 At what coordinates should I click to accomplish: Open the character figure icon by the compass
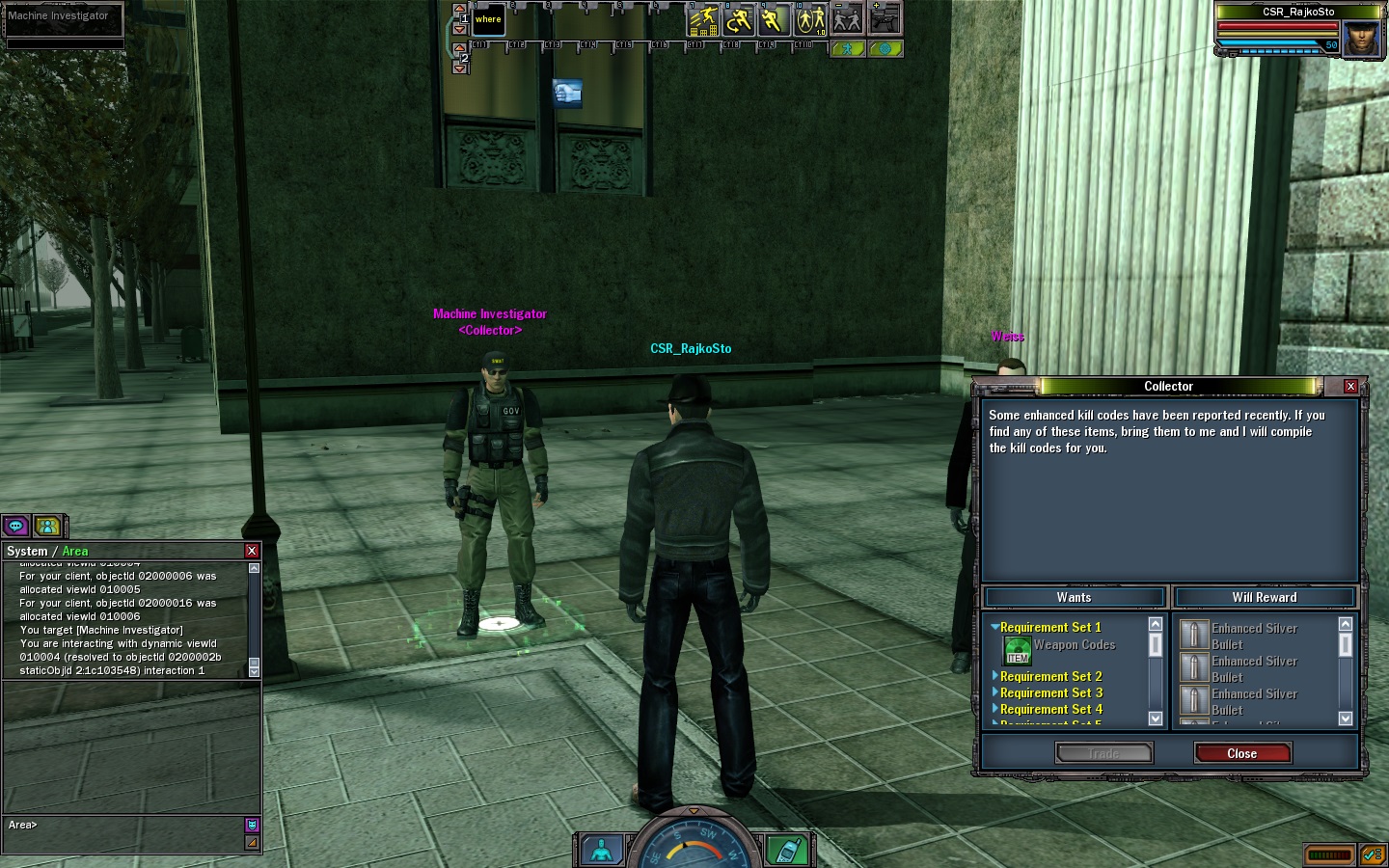click(x=602, y=850)
